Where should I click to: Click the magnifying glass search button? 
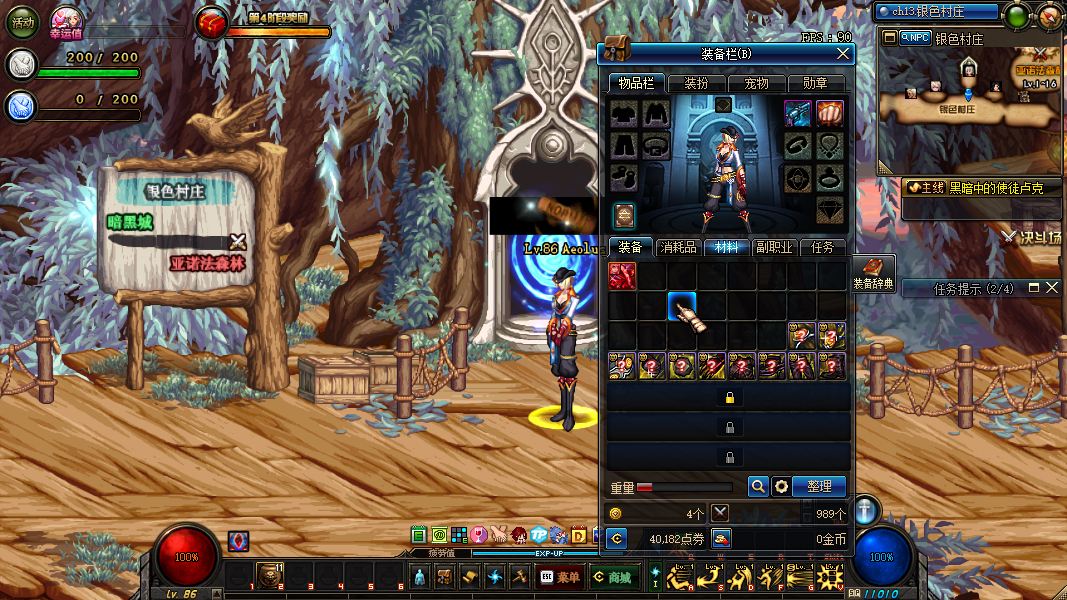[x=758, y=486]
